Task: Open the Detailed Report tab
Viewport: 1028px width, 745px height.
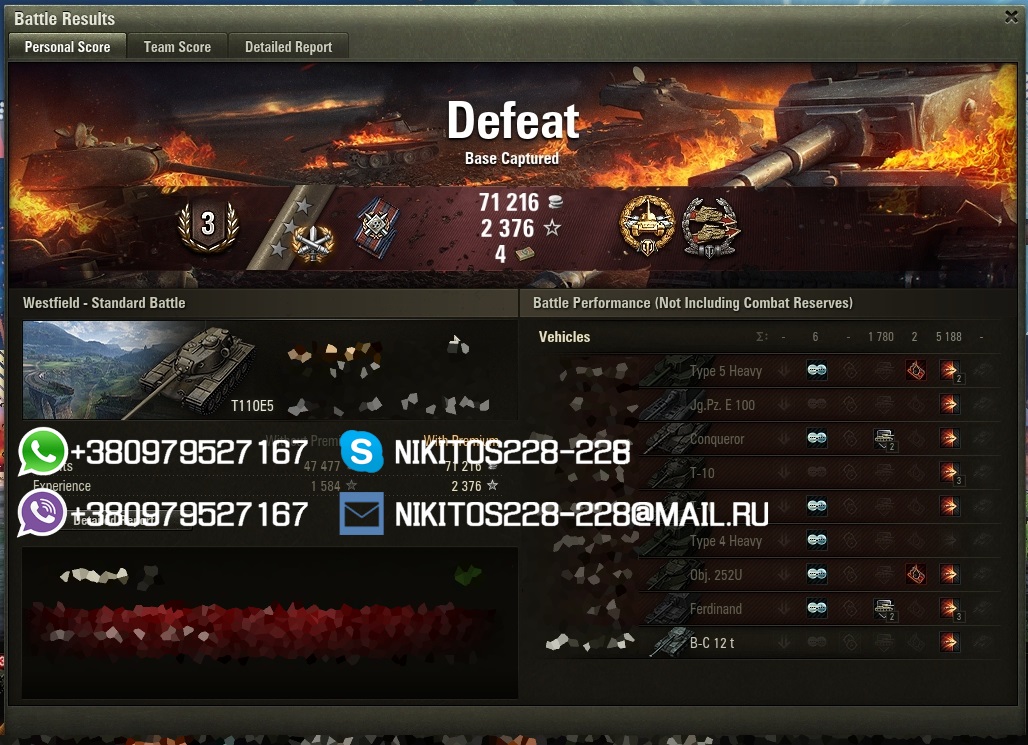Action: tap(288, 47)
